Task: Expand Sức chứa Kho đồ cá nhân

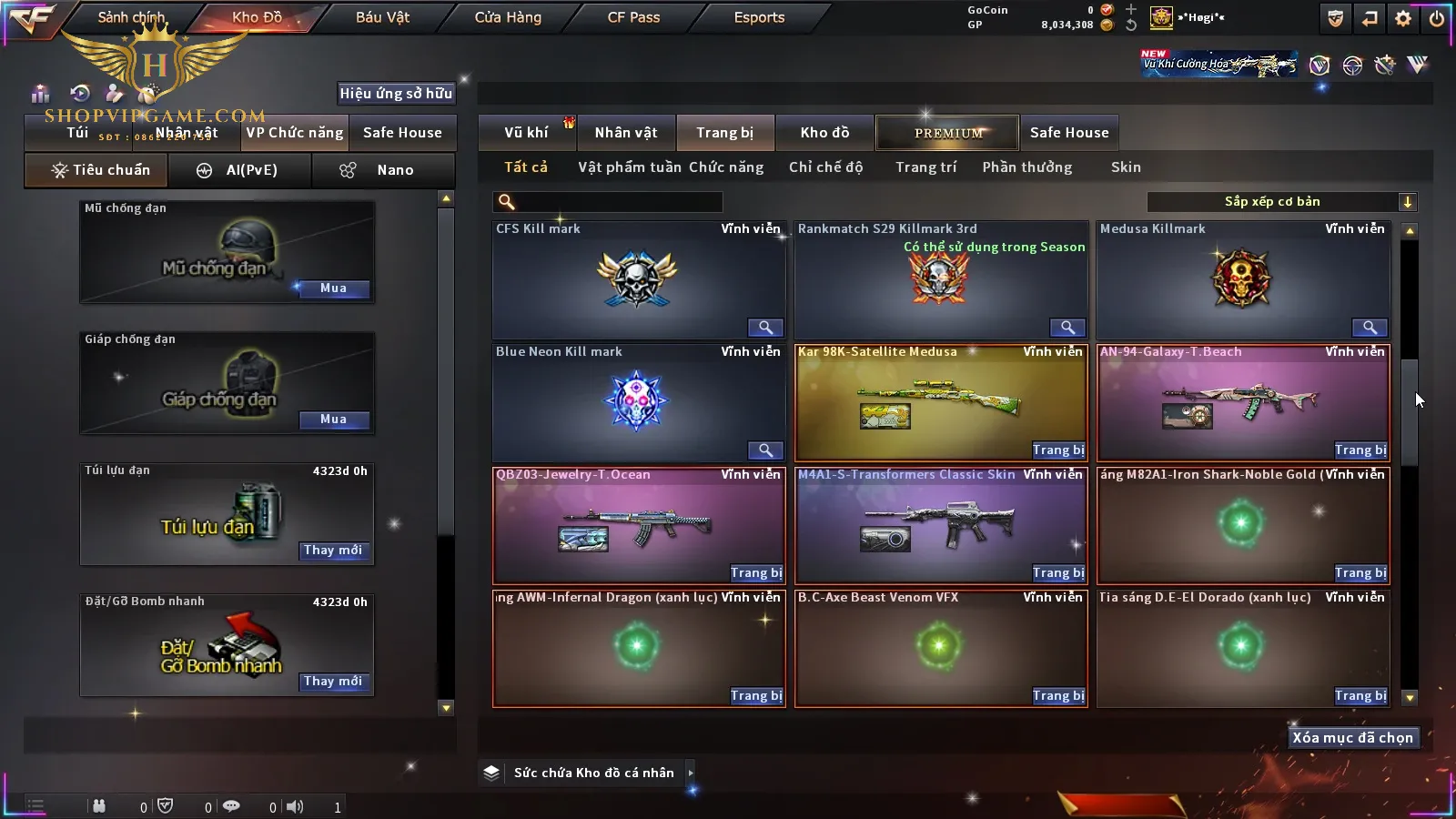Action: [691, 773]
